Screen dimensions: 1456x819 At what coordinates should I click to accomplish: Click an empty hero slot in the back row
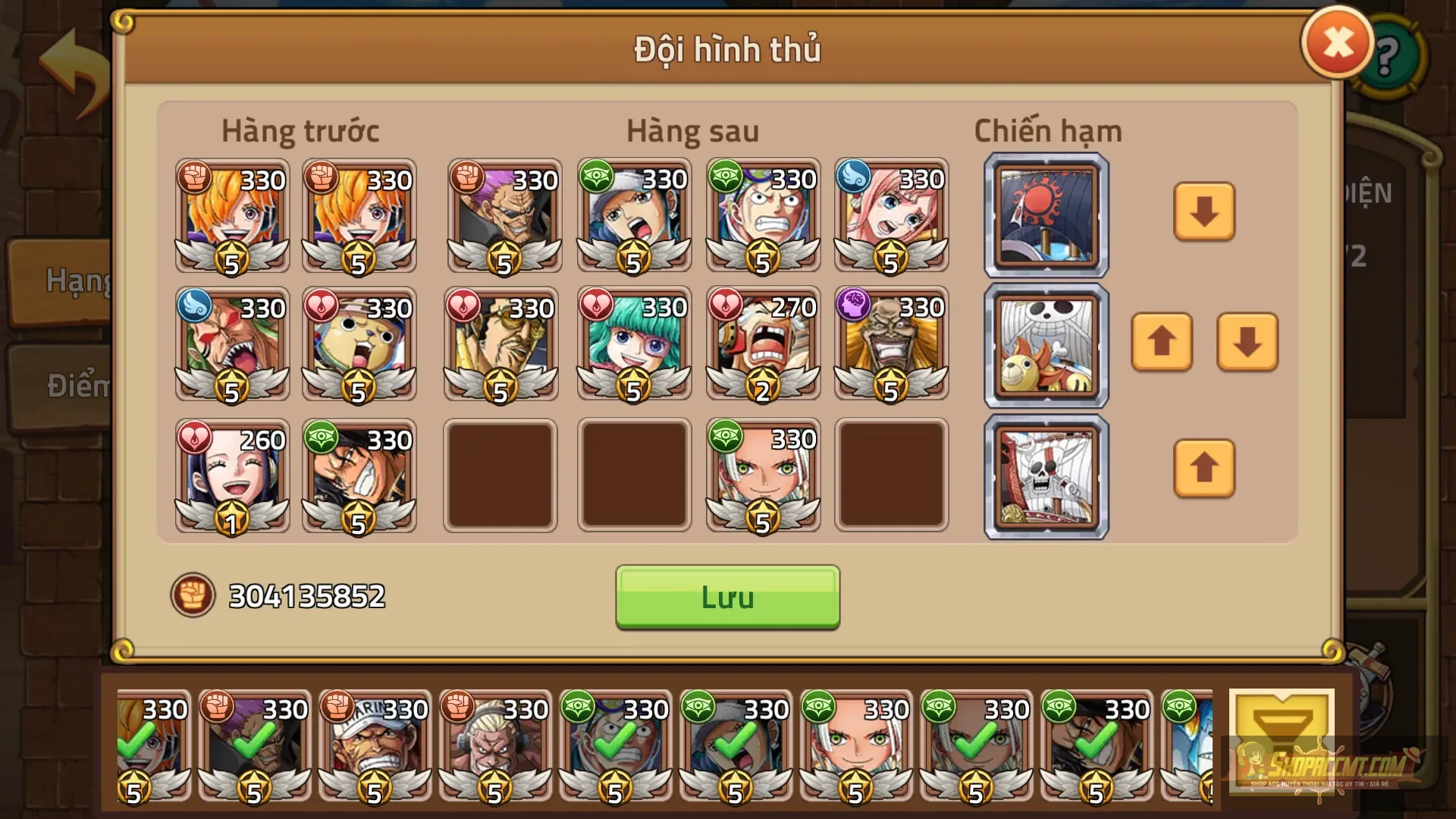(x=500, y=474)
